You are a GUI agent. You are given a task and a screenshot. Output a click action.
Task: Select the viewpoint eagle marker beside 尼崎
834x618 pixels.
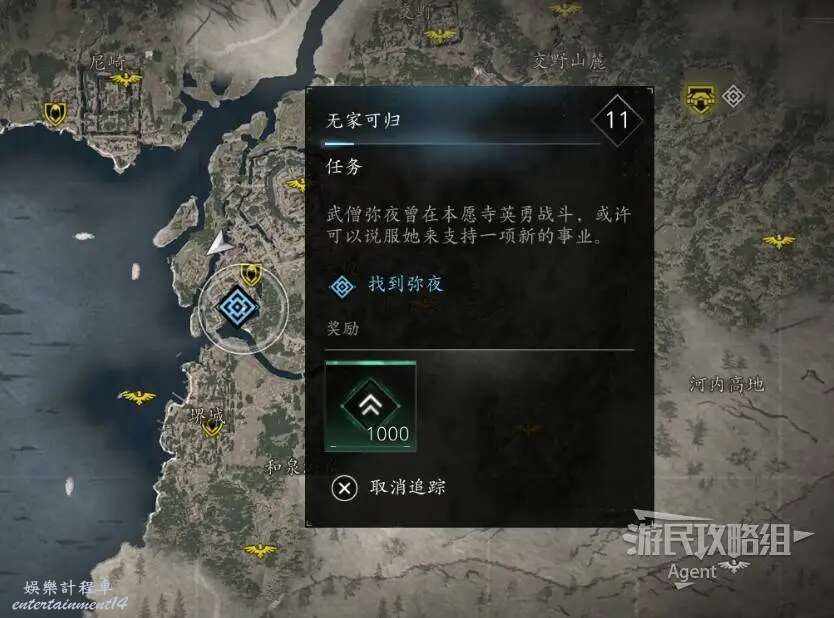point(125,79)
